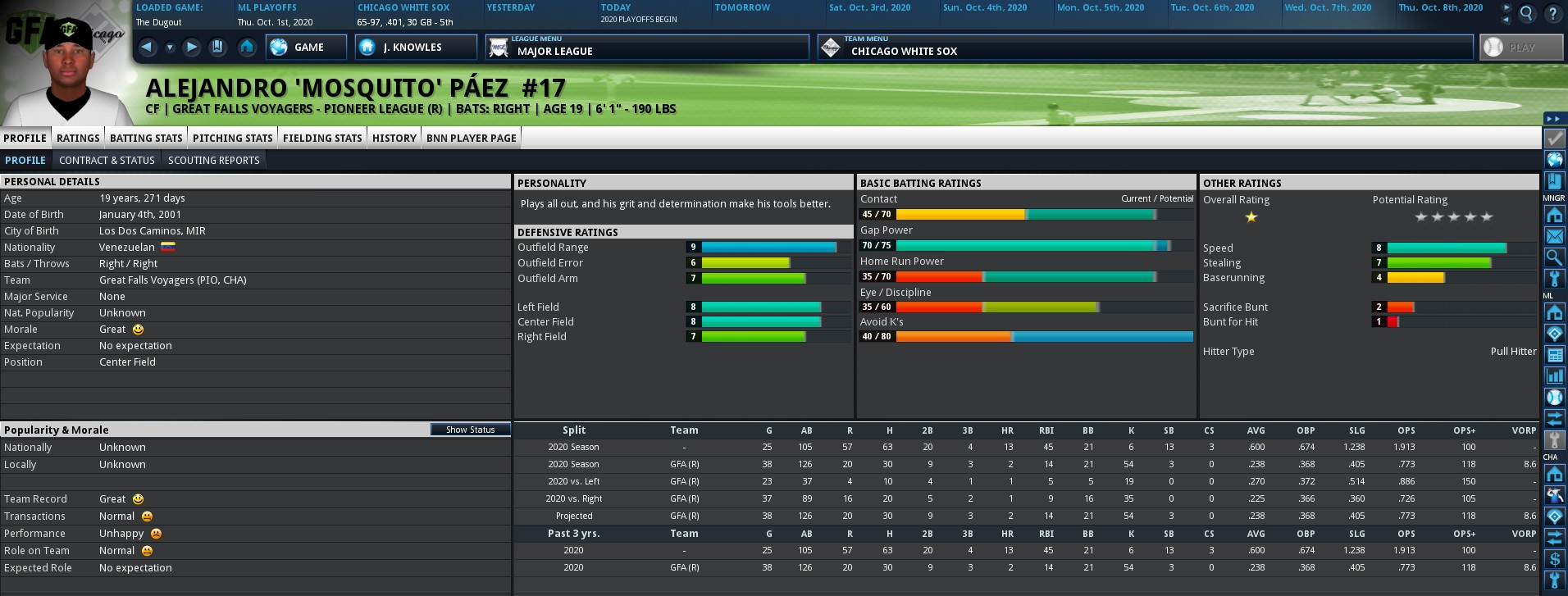Open the help question mark icon
1568x596 pixels.
click(1552, 13)
